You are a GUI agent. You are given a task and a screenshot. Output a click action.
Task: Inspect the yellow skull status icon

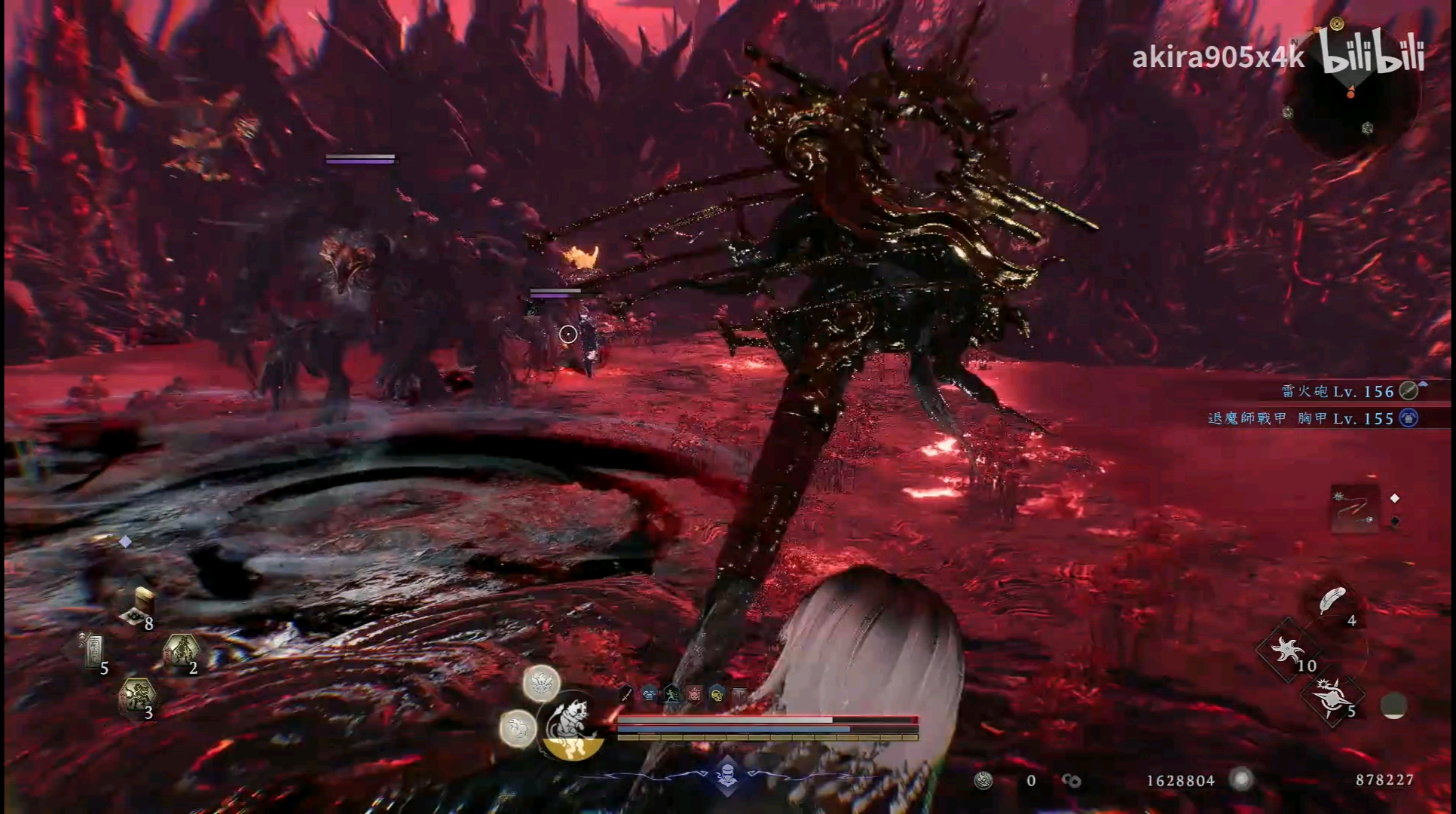pyautogui.click(x=717, y=694)
